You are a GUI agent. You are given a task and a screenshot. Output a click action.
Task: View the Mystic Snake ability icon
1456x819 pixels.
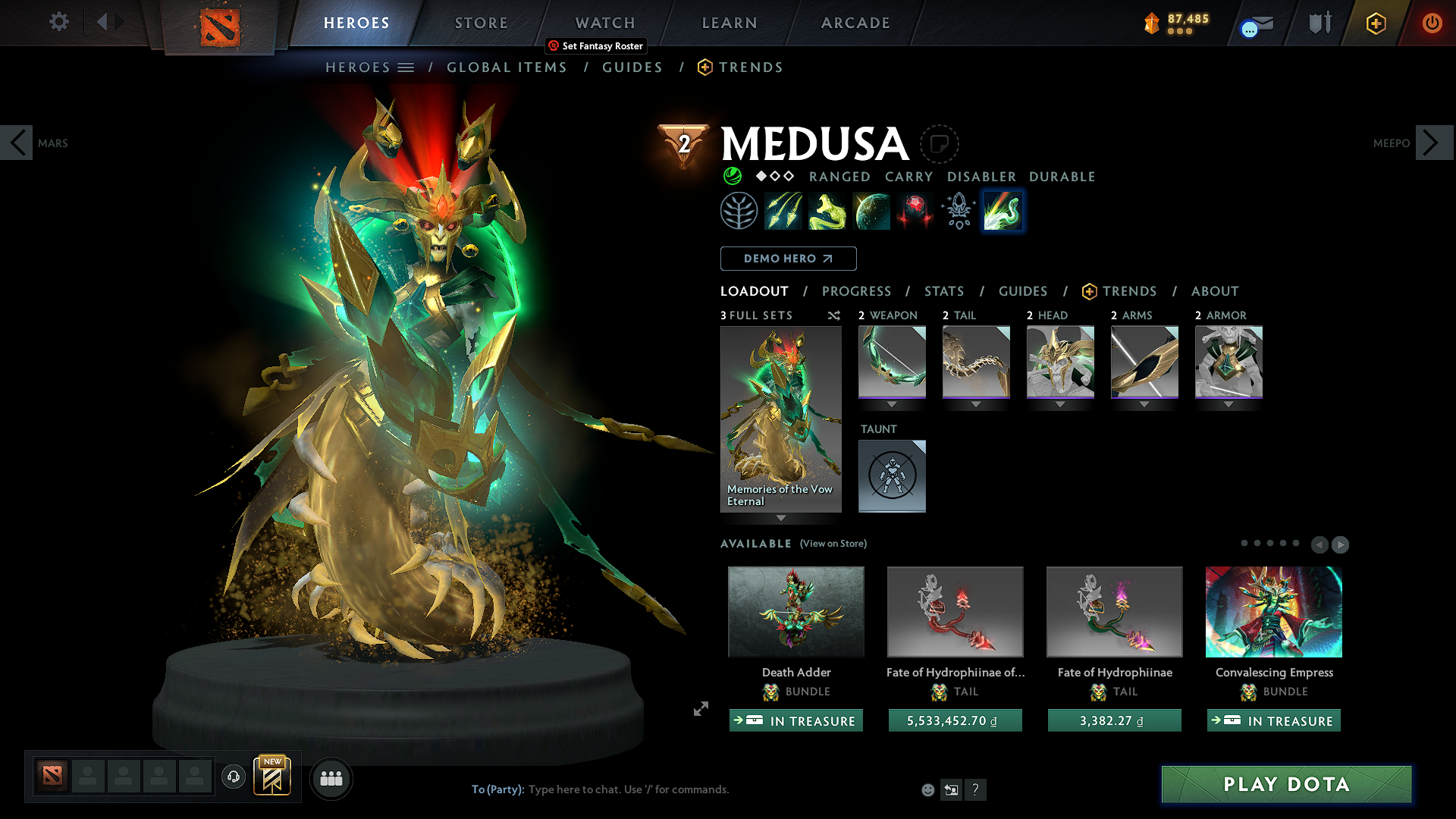click(828, 211)
